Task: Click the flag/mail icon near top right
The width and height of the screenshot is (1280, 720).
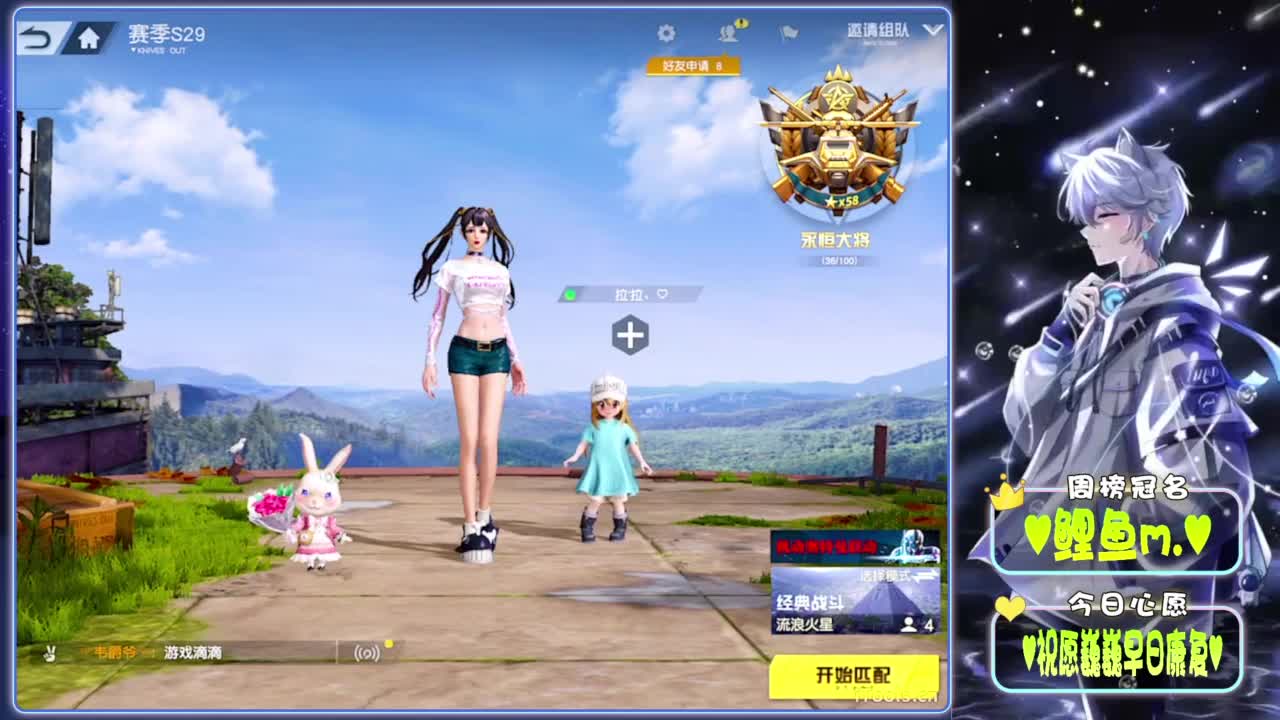Action: pyautogui.click(x=786, y=31)
